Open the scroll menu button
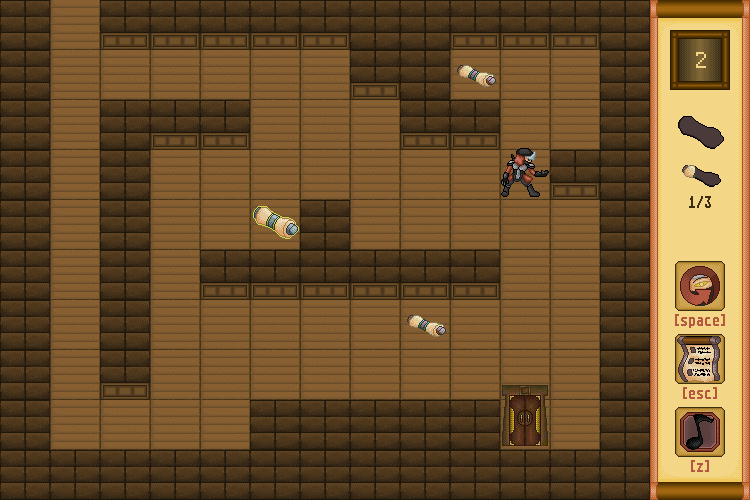Image resolution: width=750 pixels, height=500 pixels. 699,359
